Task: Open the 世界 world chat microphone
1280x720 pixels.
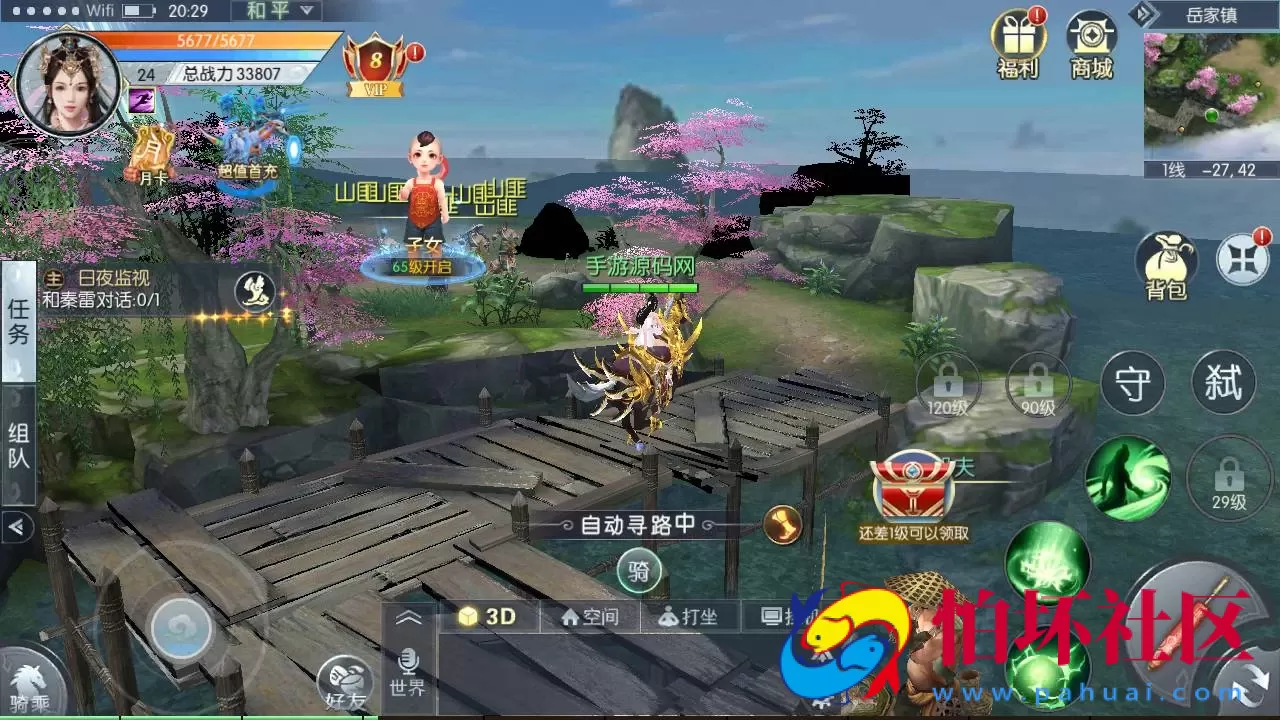Action: pyautogui.click(x=408, y=671)
